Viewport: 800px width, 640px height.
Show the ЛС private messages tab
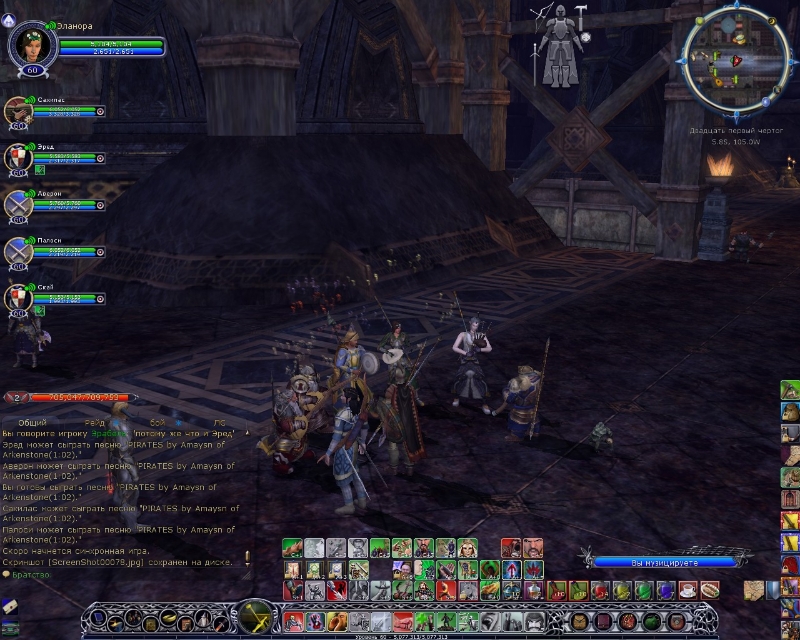[219, 423]
